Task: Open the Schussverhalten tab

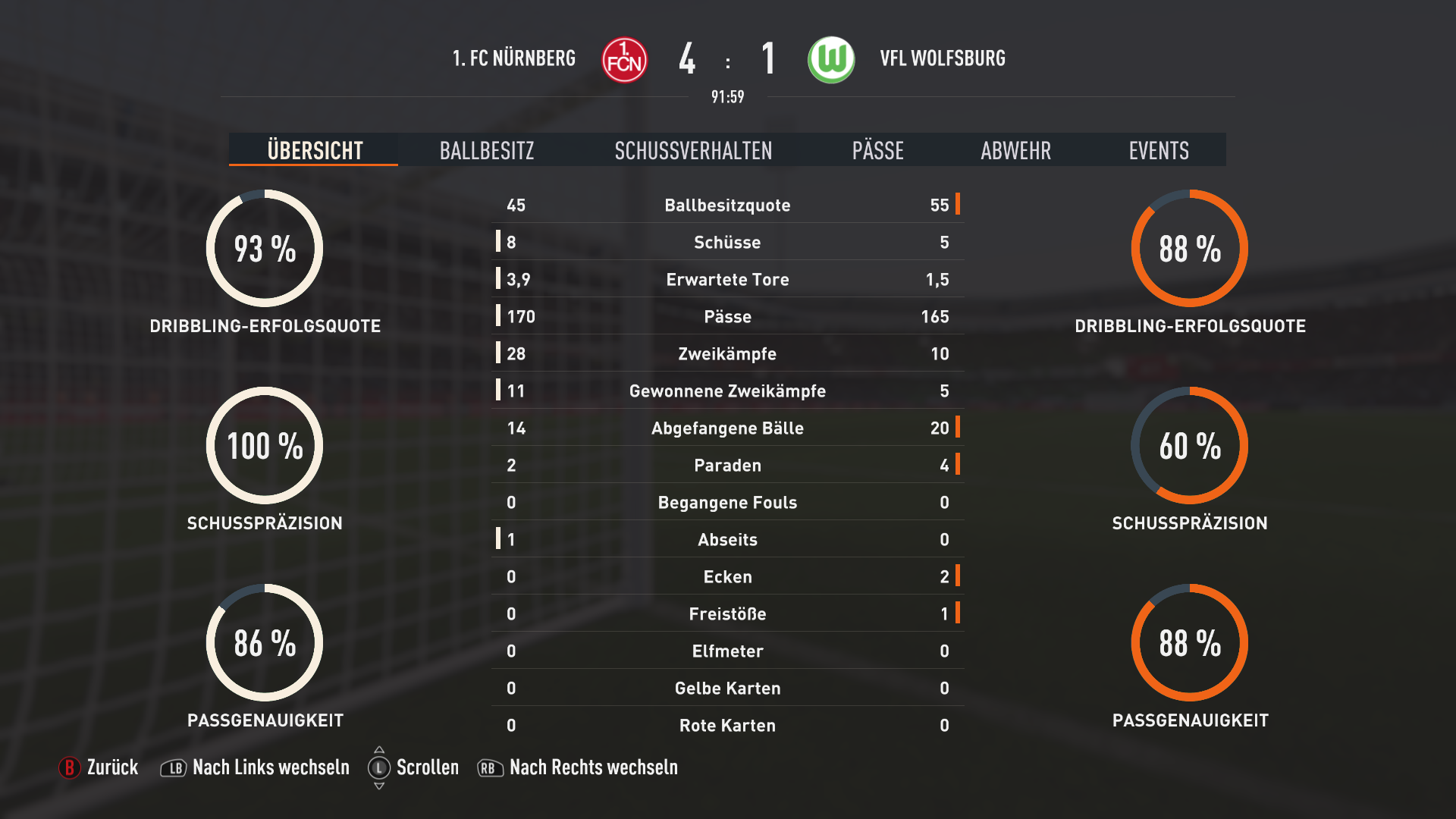Action: pyautogui.click(x=693, y=150)
